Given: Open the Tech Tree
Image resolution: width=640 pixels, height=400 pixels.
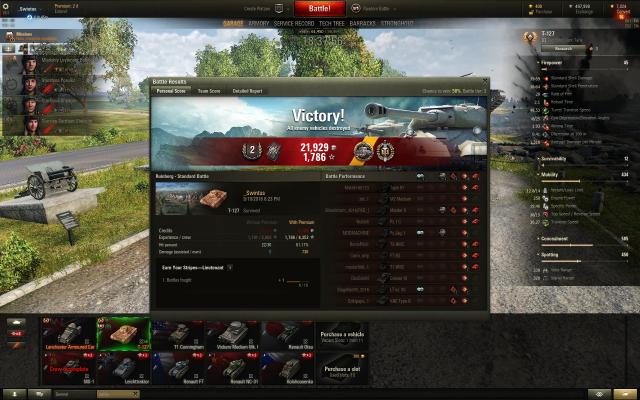Looking at the screenshot, I should click(x=331, y=21).
